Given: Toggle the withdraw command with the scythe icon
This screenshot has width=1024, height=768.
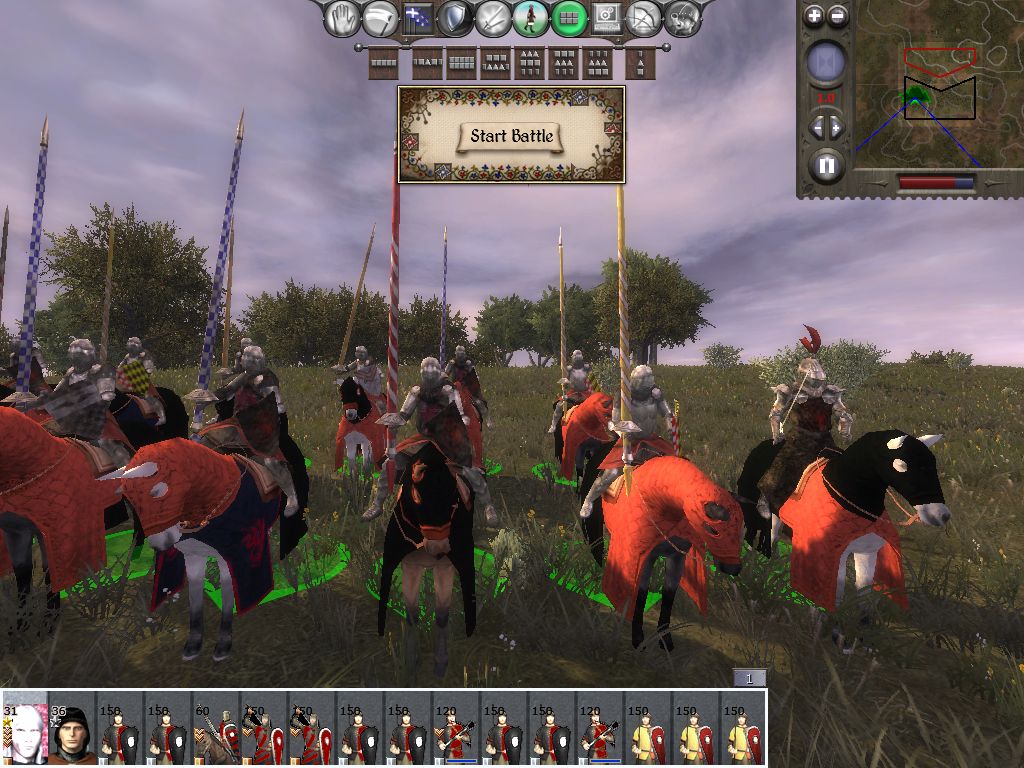Looking at the screenshot, I should [380, 17].
